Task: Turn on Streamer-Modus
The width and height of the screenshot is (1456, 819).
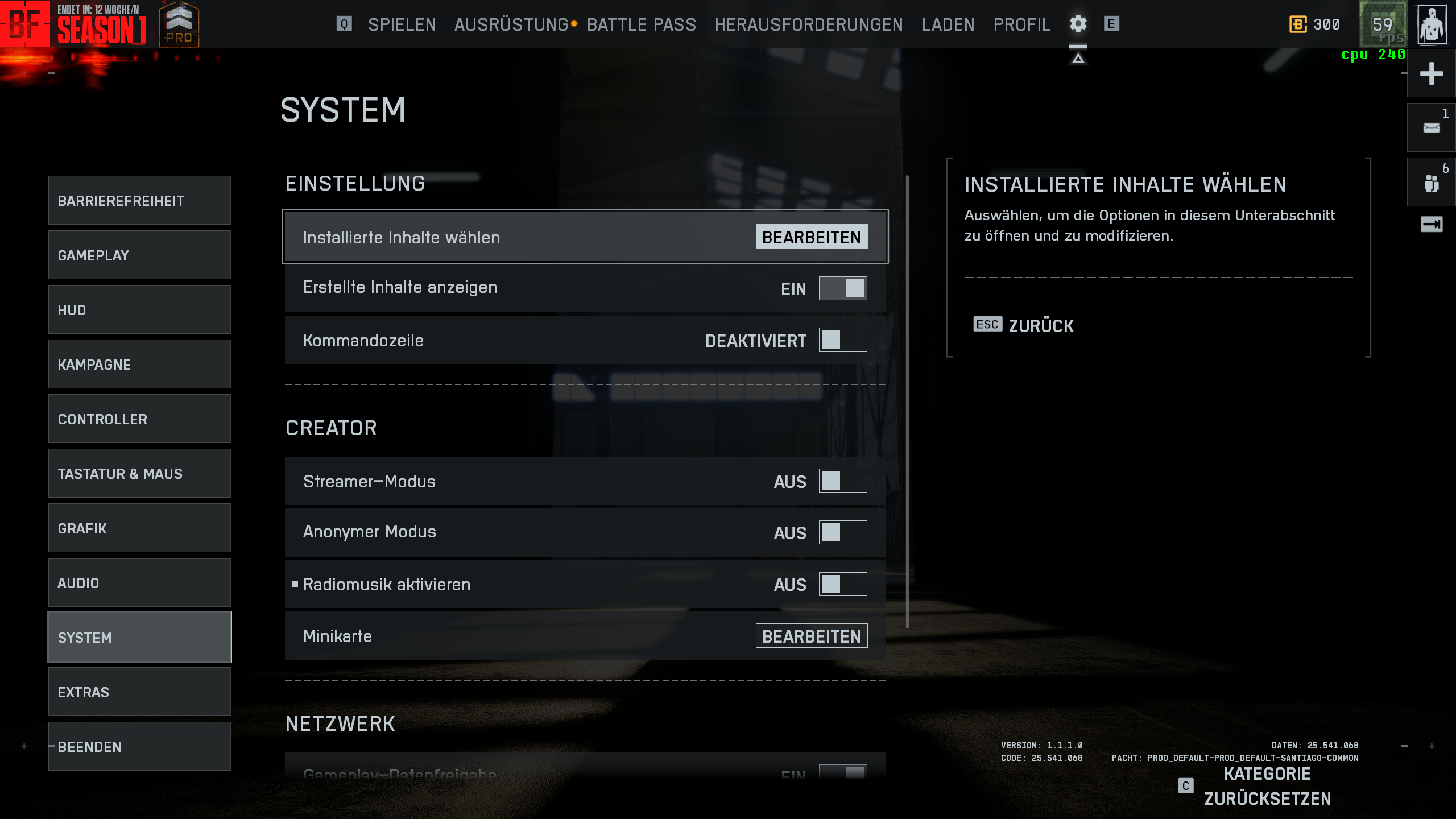Action: [x=842, y=481]
